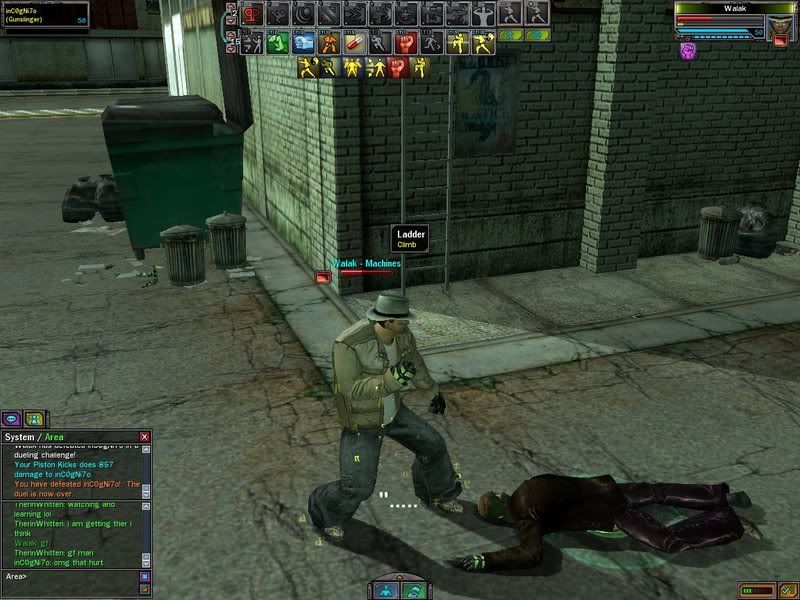Use the red and white pill item
This screenshot has height=600, width=800.
(355, 43)
